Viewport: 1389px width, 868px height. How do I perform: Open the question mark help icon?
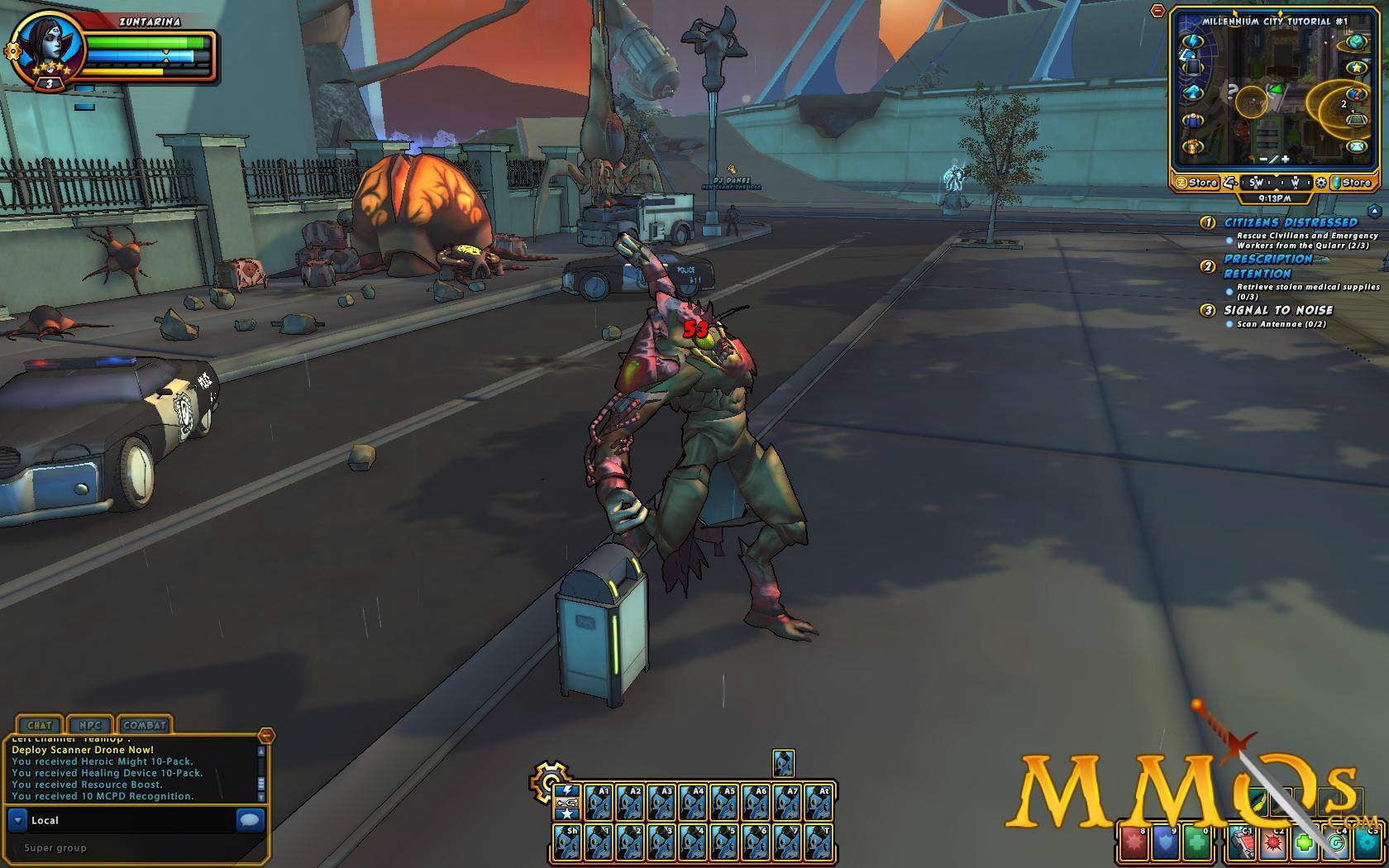pyautogui.click(x=1356, y=94)
